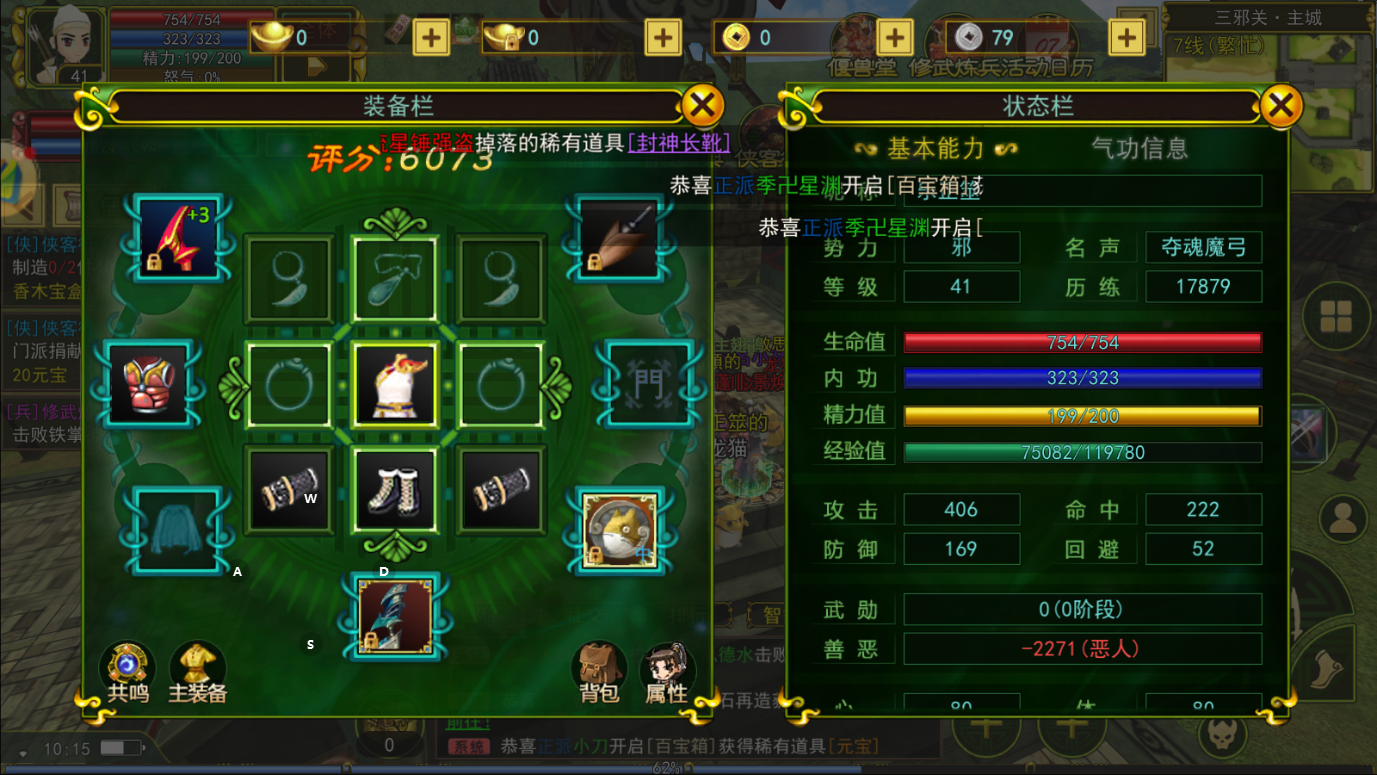Click the blue cloak equipment slot
The width and height of the screenshot is (1377, 775).
coord(176,530)
